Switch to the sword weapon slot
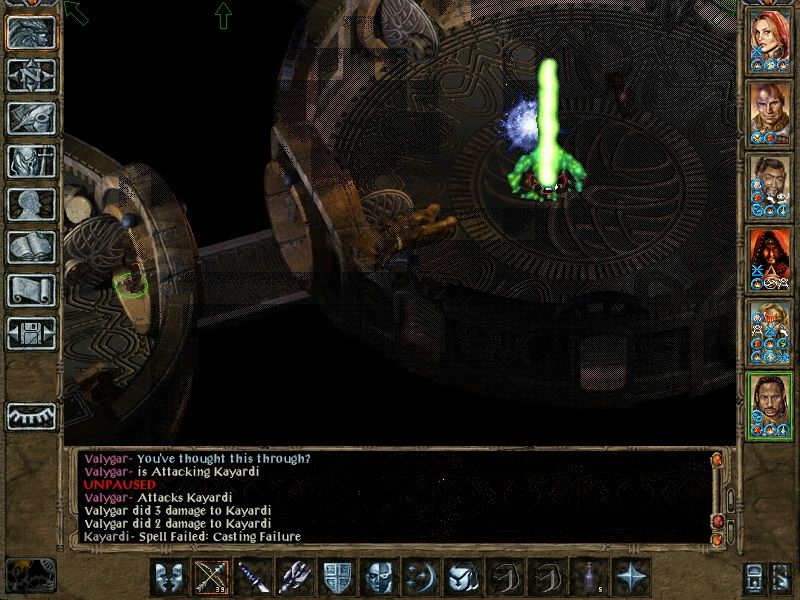Viewport: 800px width, 600px height. [253, 578]
